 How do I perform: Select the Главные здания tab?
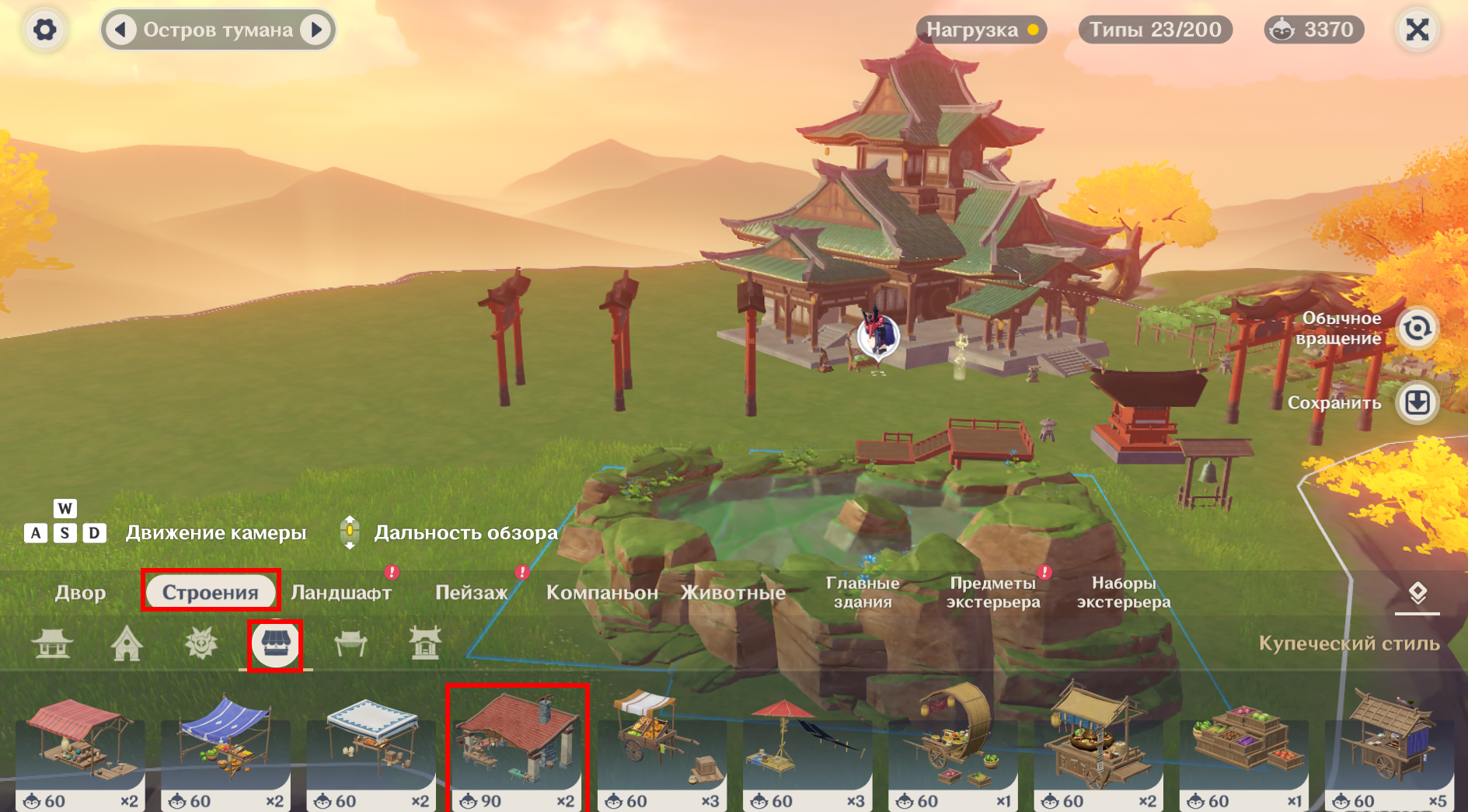[863, 592]
